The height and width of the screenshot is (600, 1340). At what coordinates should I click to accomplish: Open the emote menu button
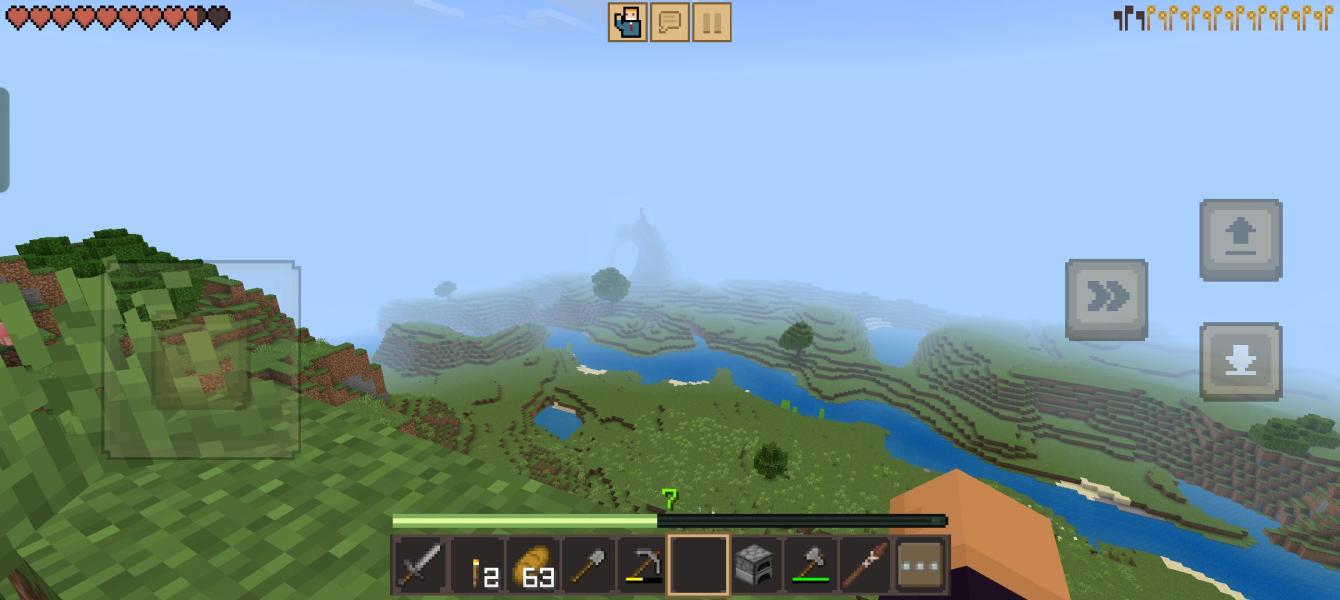tap(627, 22)
